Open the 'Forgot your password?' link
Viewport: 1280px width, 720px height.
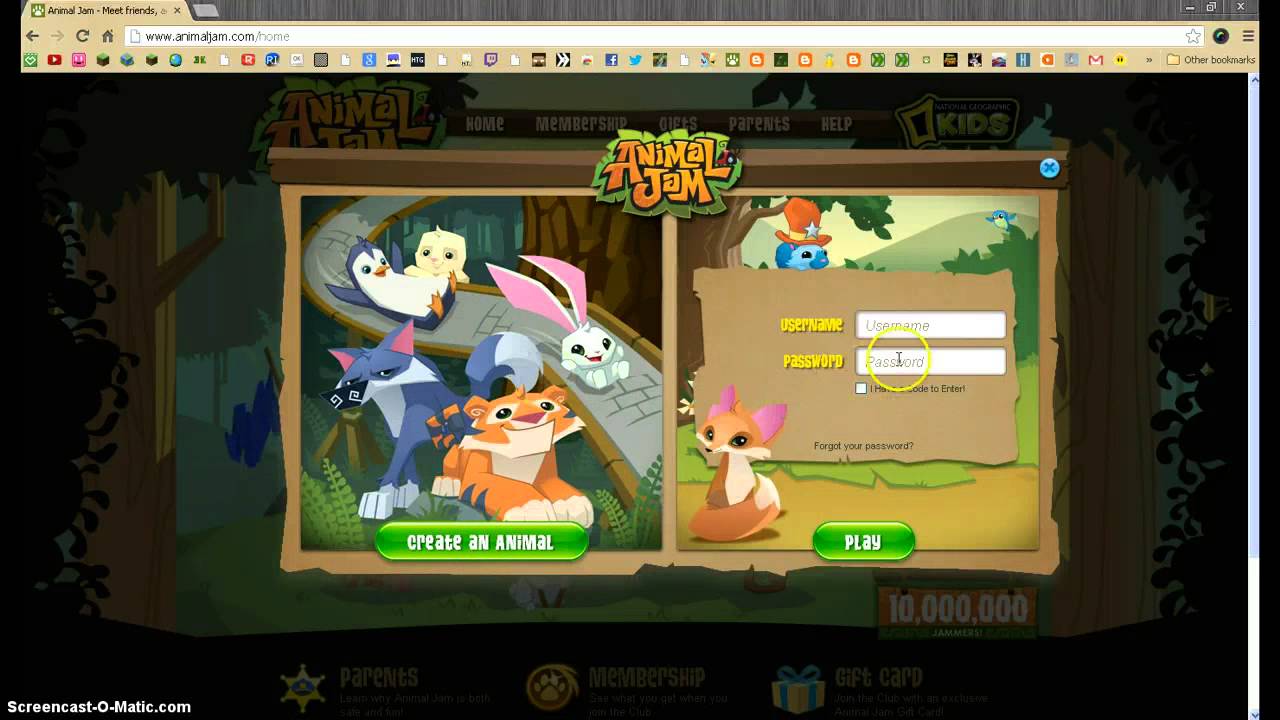863,446
